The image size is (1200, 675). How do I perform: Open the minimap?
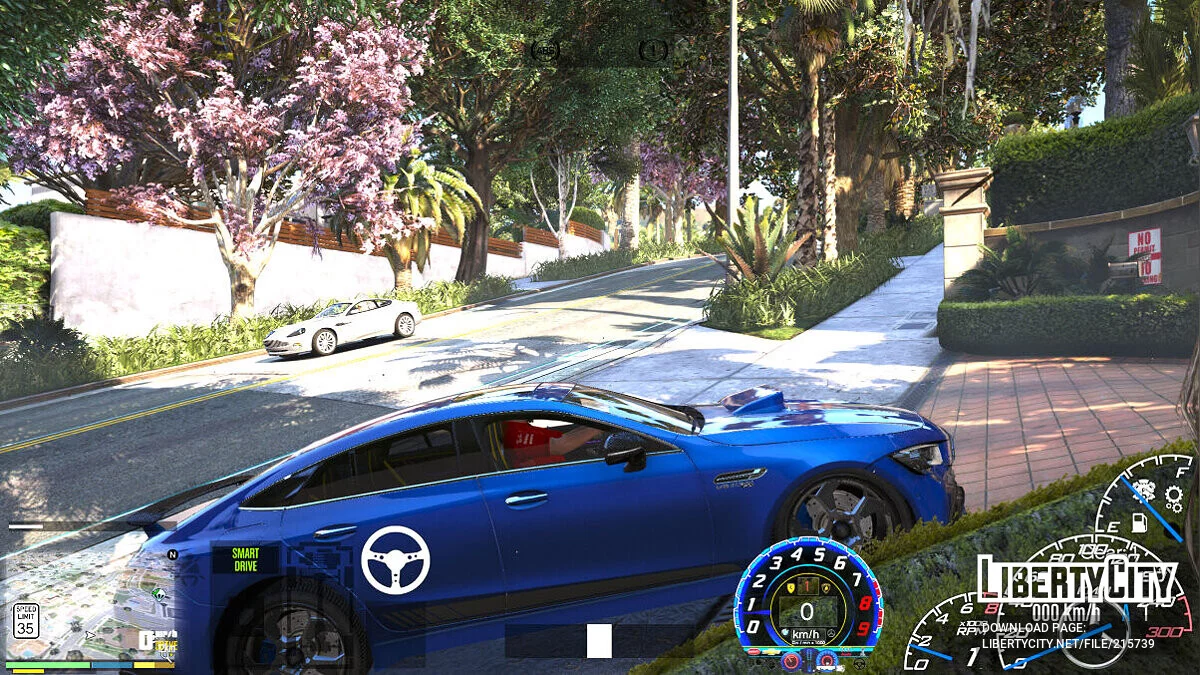click(90, 605)
